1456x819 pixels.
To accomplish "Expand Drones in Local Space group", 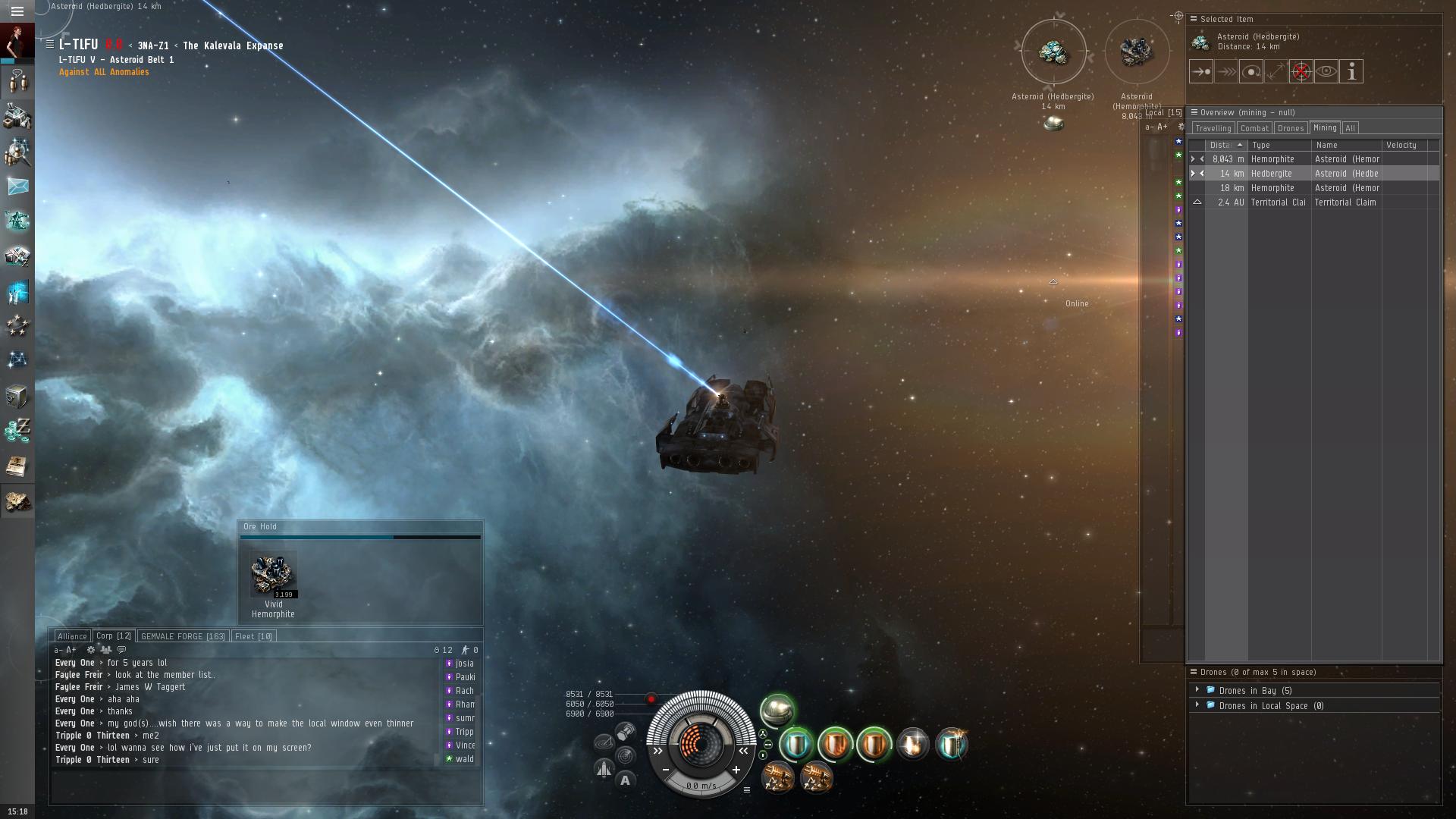I will point(1197,705).
